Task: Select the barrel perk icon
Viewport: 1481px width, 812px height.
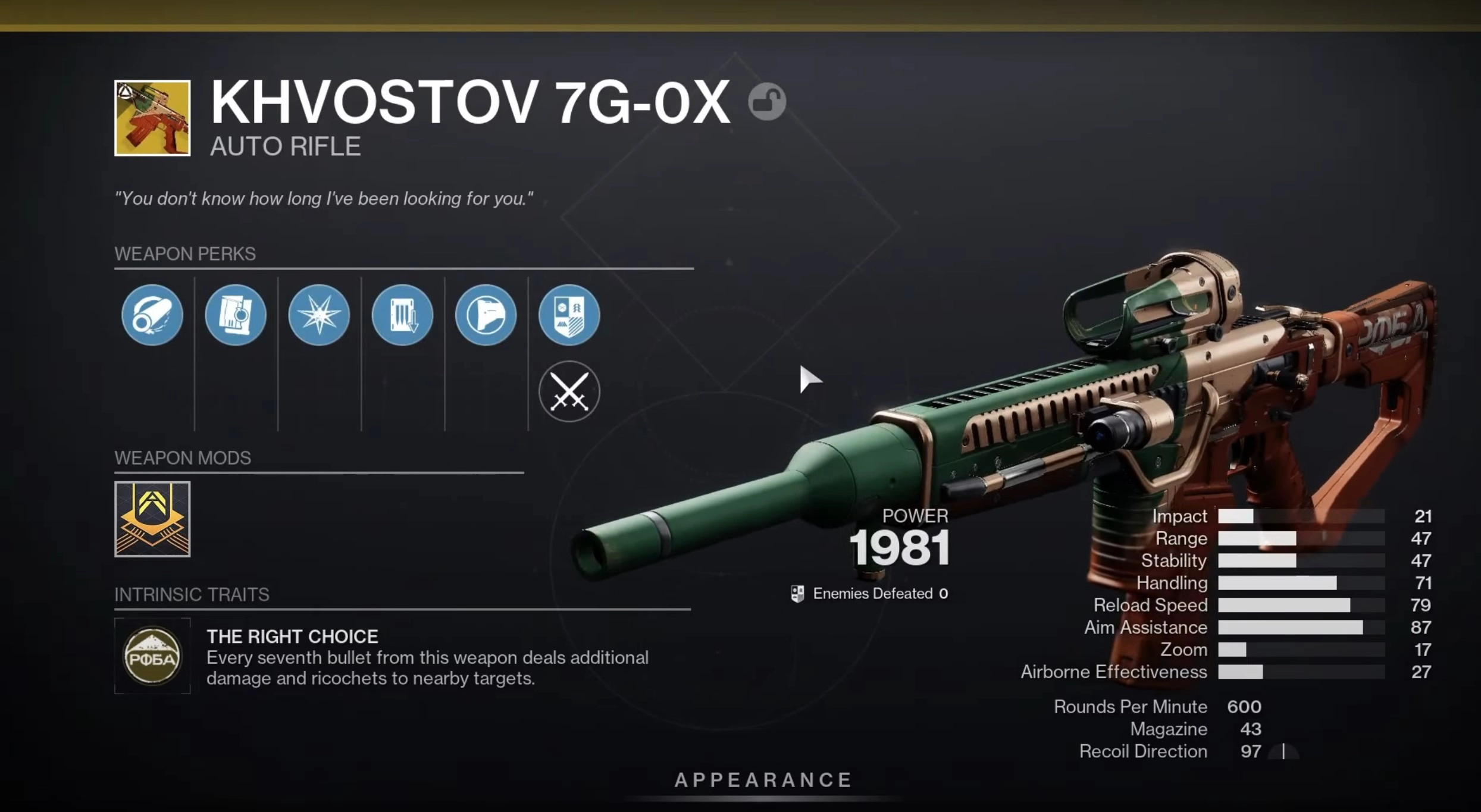Action: (152, 315)
